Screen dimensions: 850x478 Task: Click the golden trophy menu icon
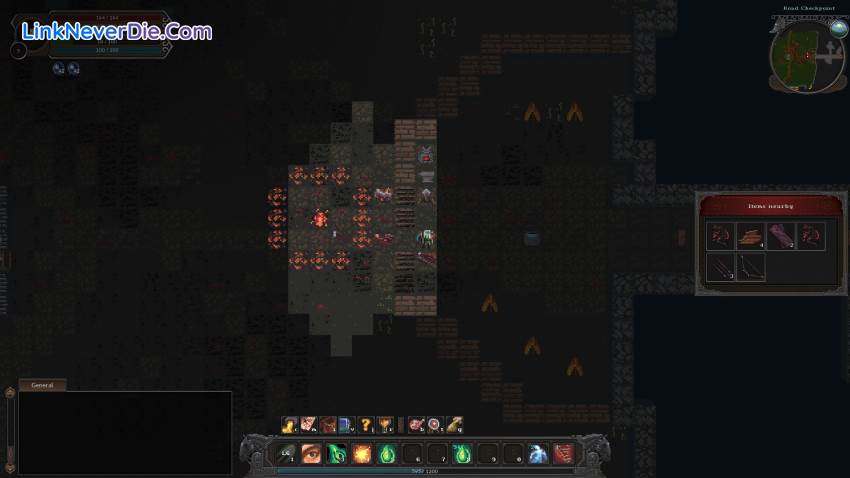(x=384, y=424)
